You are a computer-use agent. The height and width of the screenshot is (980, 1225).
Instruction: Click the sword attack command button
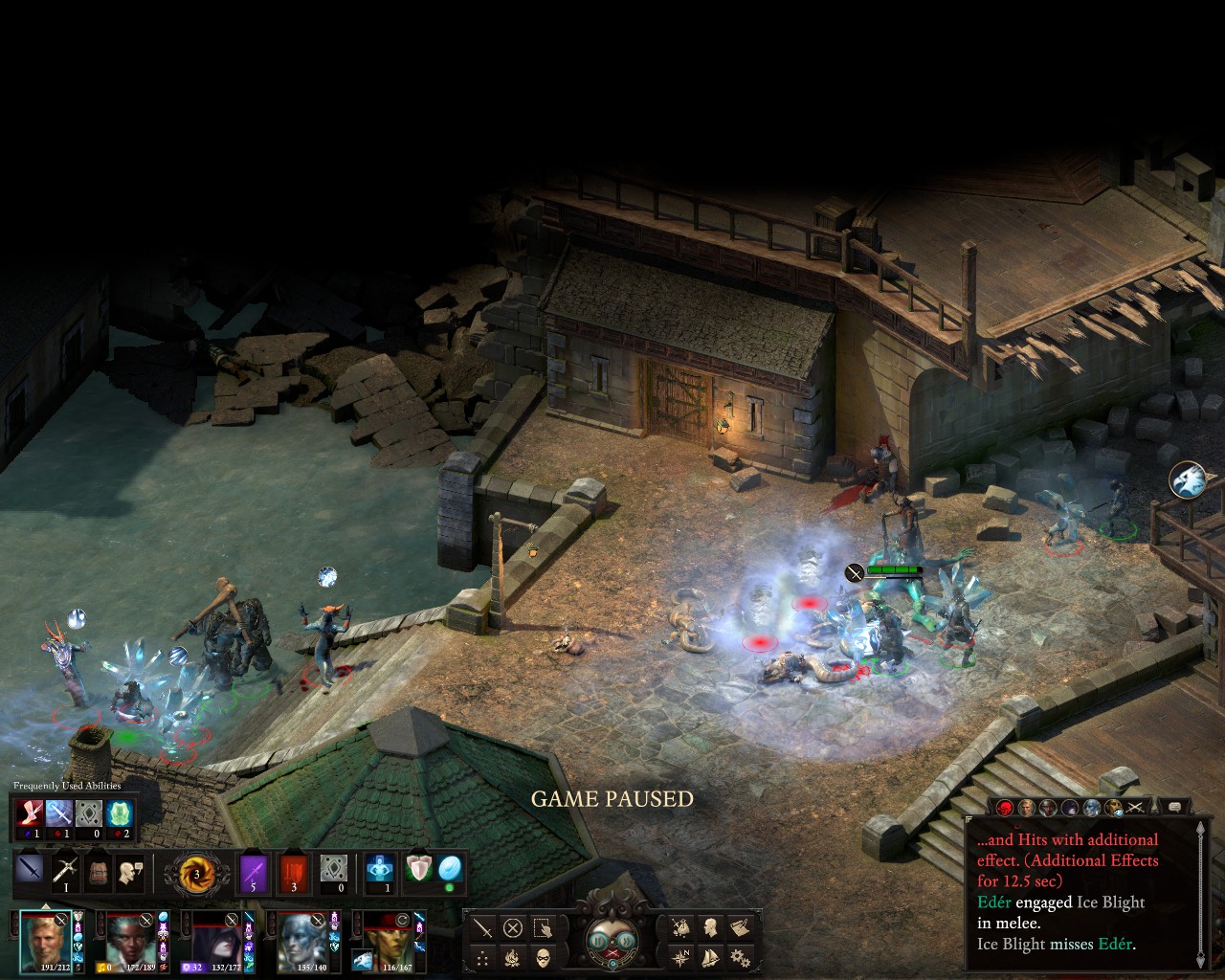[483, 927]
